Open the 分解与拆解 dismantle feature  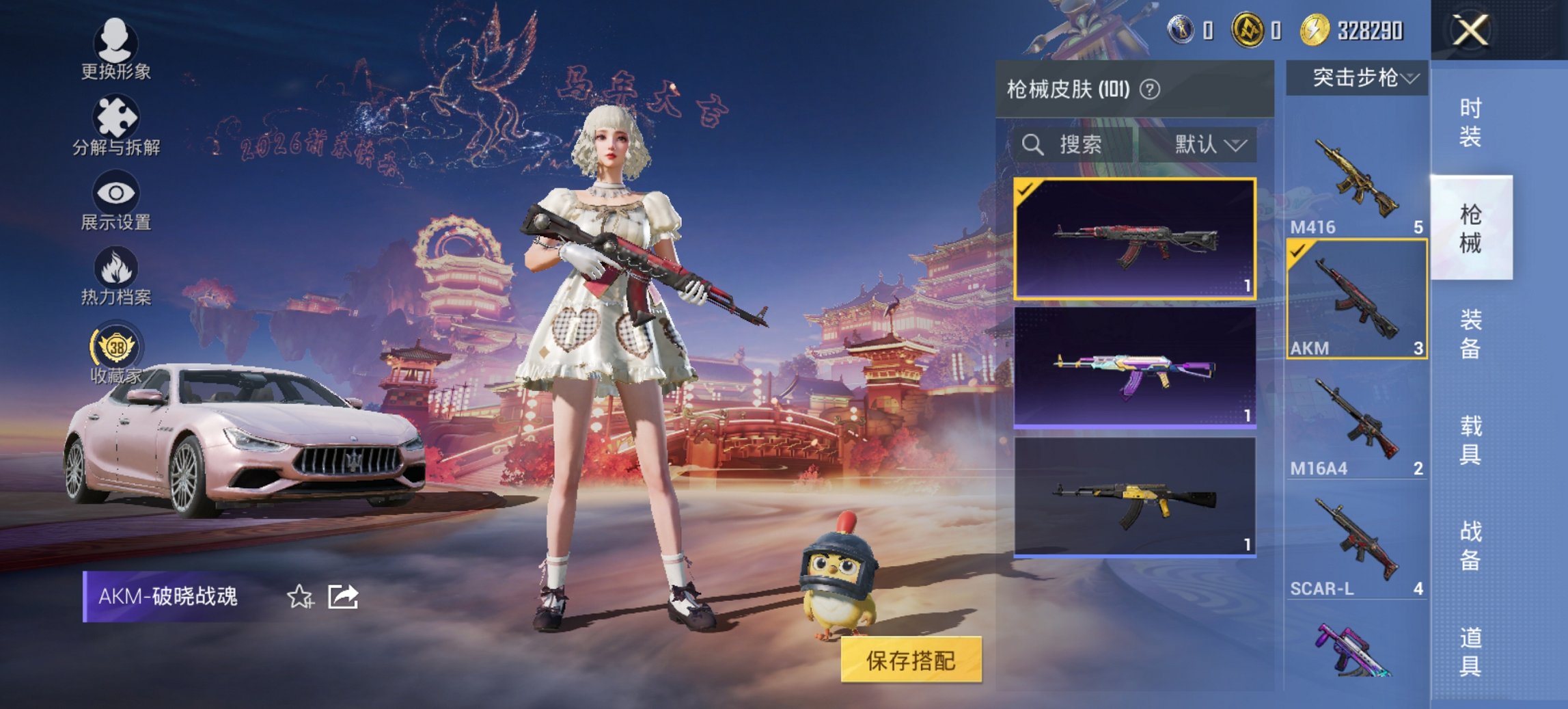(116, 126)
